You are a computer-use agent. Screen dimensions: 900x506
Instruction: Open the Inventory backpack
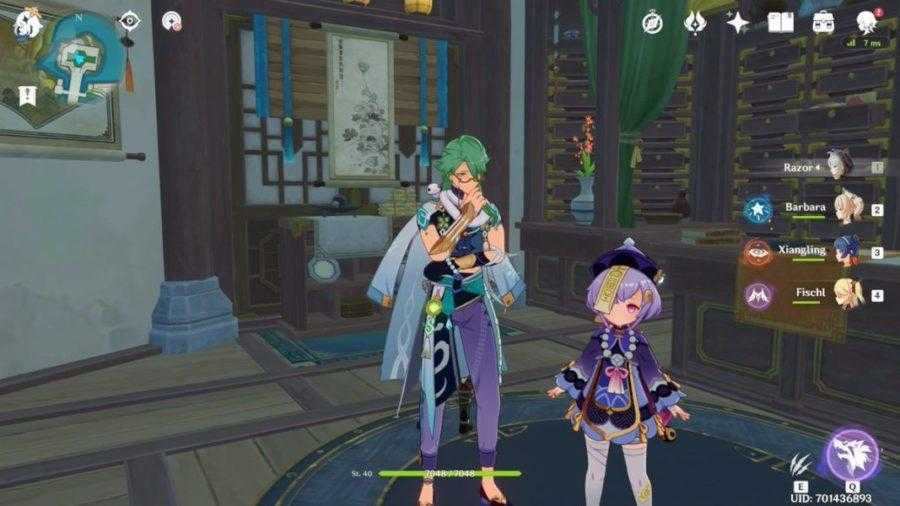pos(823,22)
